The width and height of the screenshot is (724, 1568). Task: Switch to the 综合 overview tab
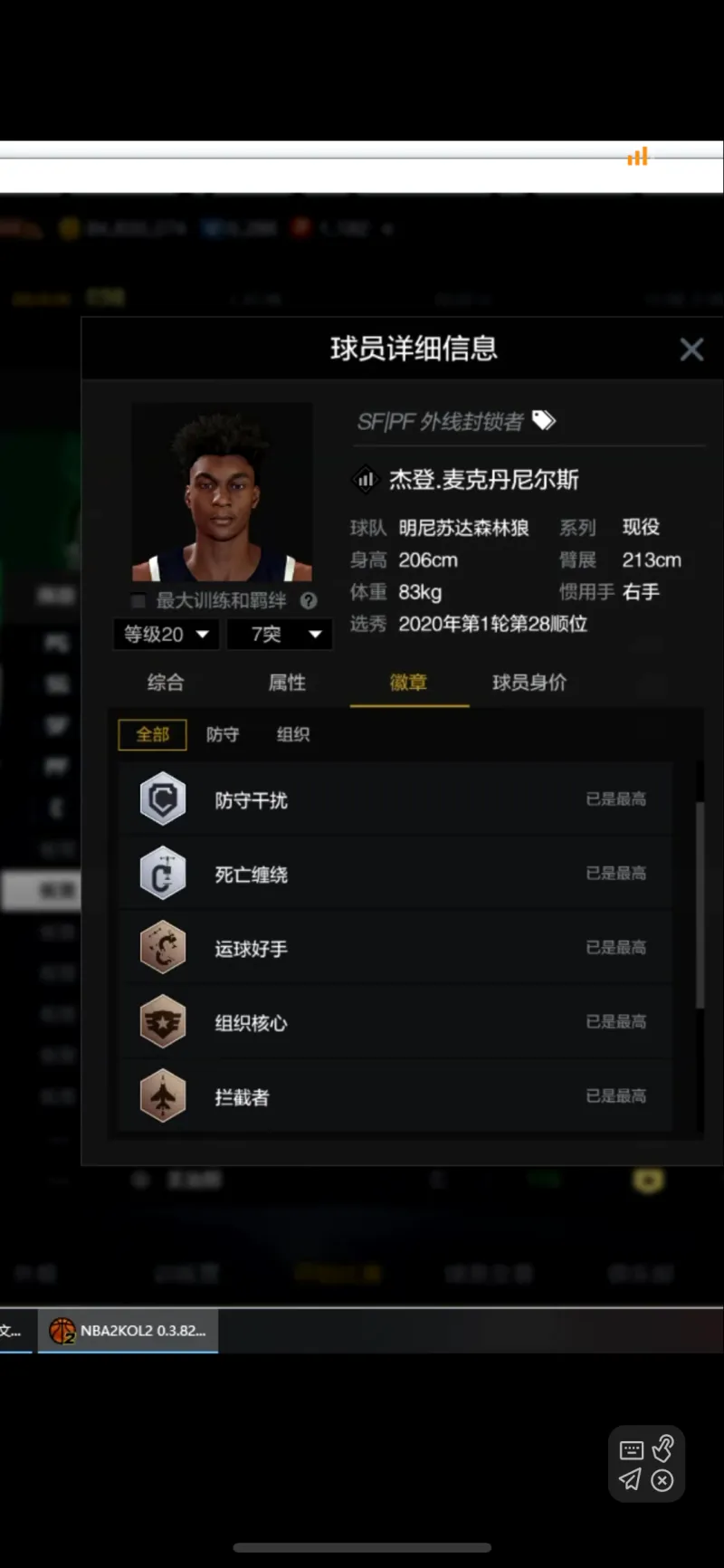166,683
